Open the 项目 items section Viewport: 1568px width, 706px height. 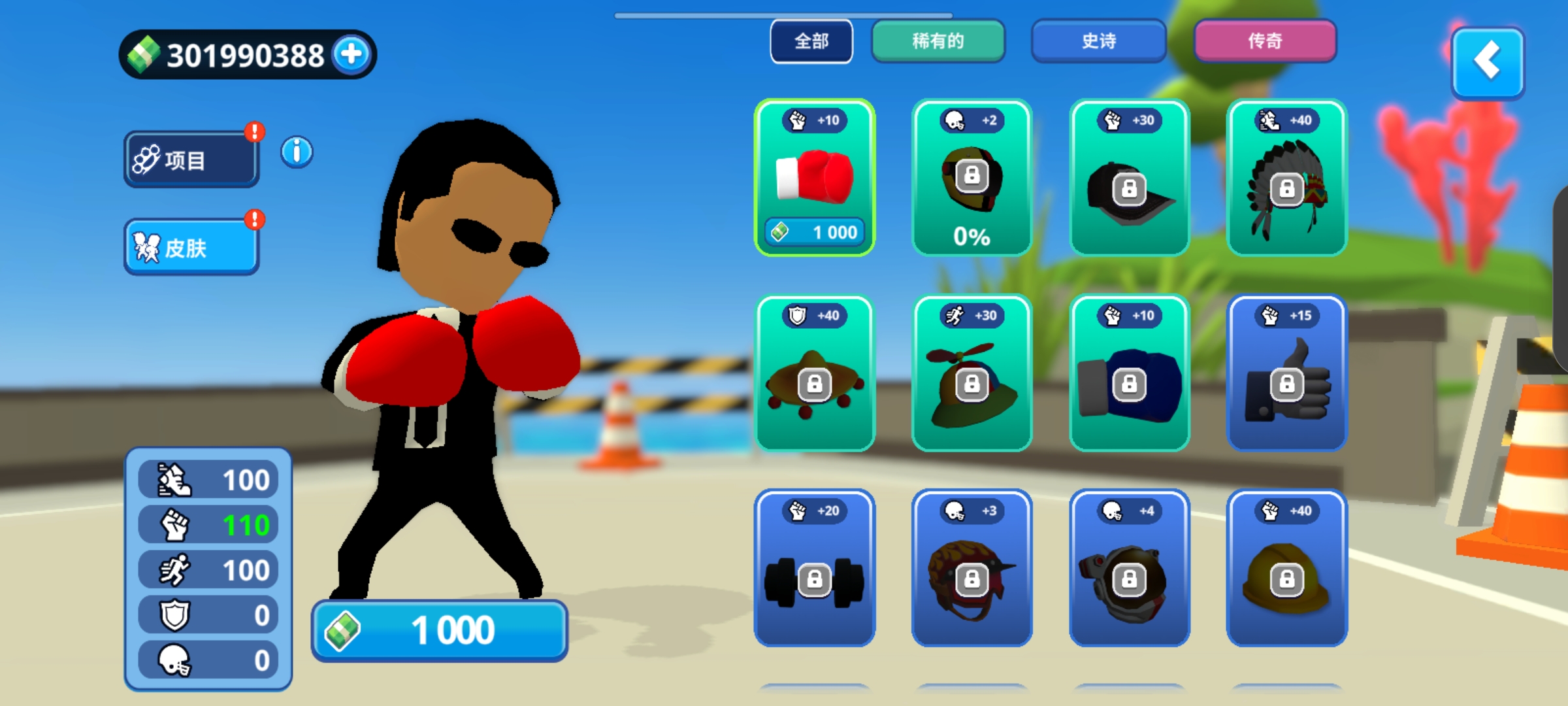[191, 160]
